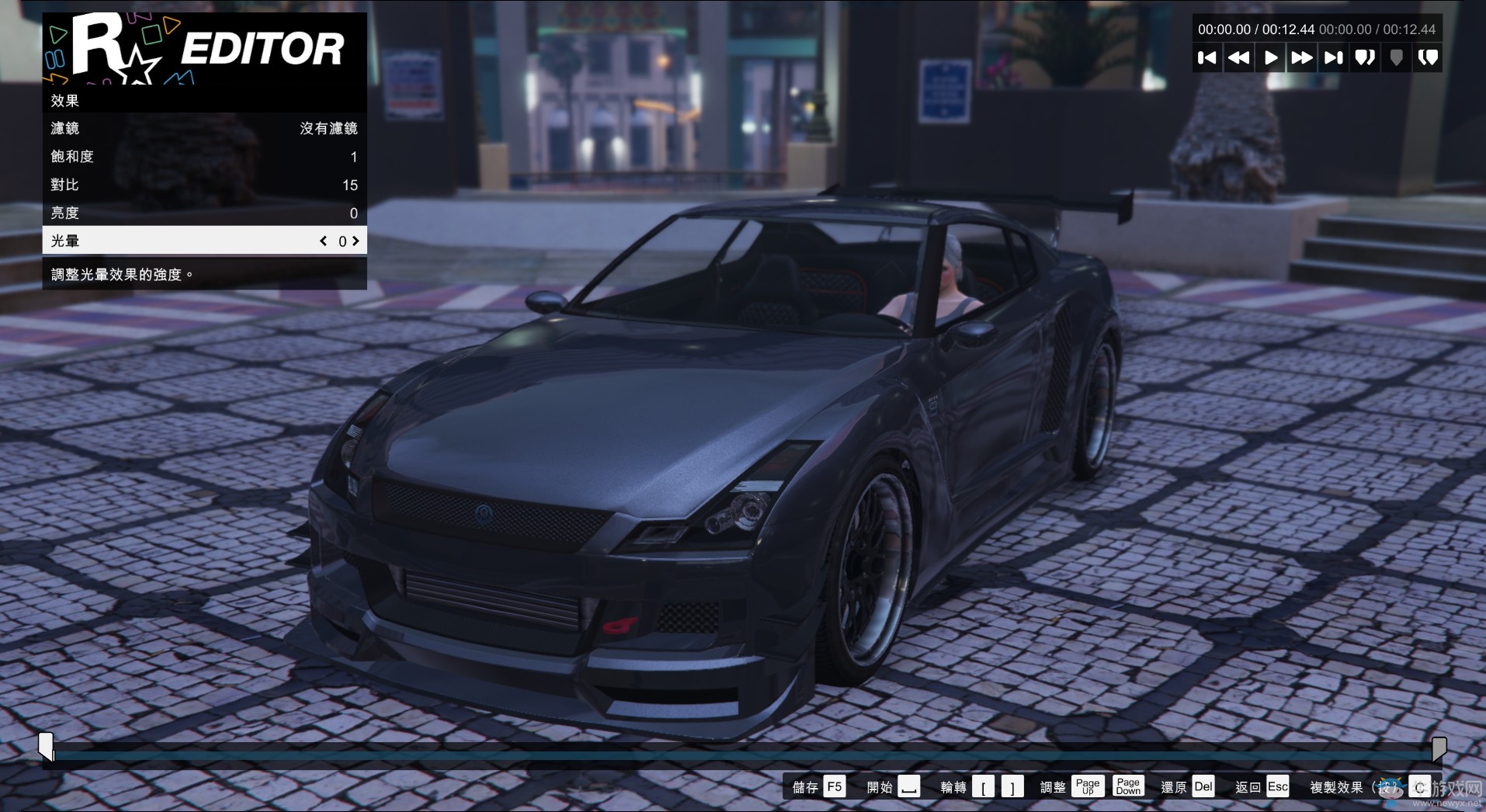Click the skip-to-end playback icon
The image size is (1486, 812).
(1333, 57)
